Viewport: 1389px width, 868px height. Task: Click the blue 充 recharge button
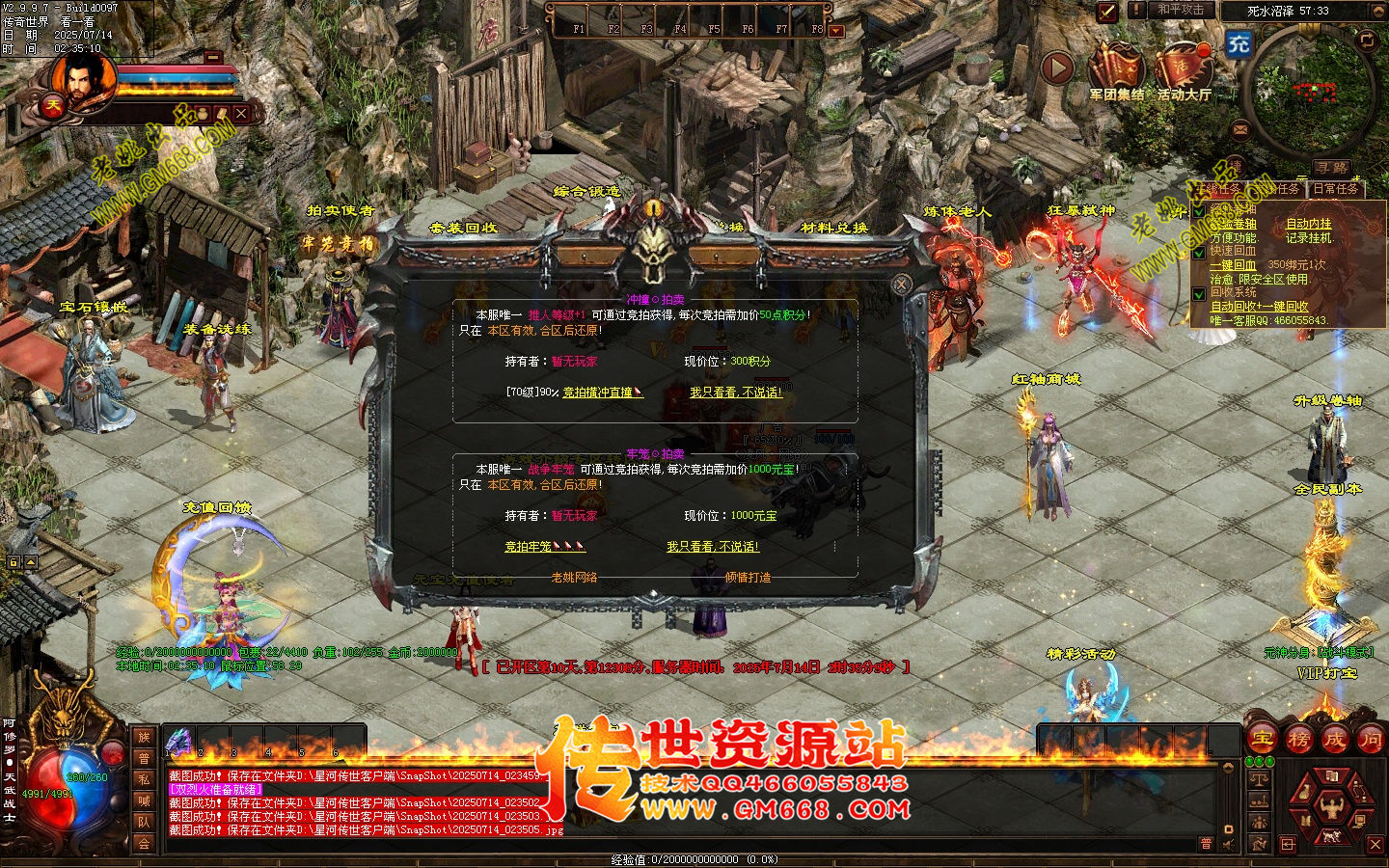pyautogui.click(x=1239, y=43)
